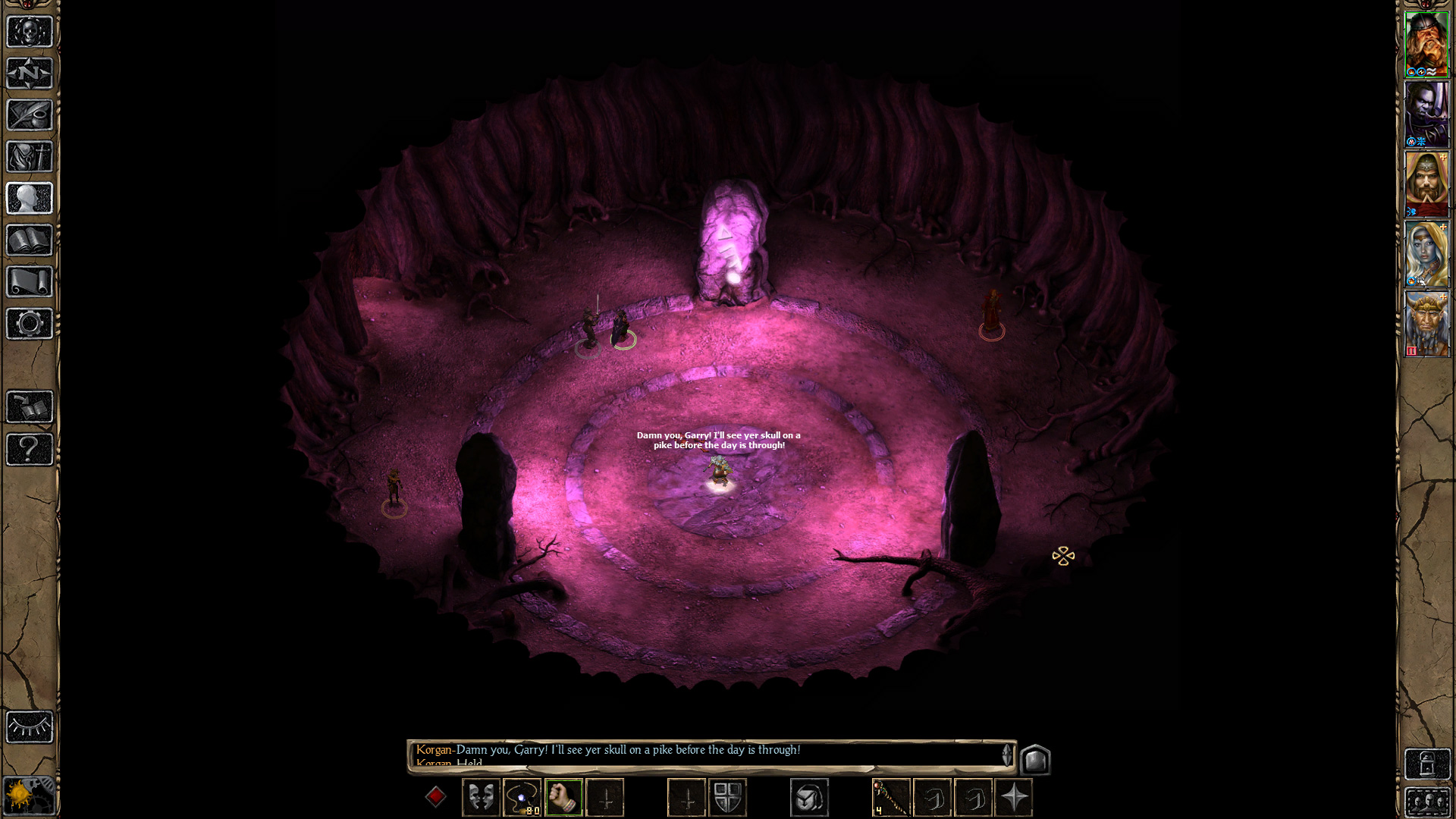View the Character Record

point(29,199)
